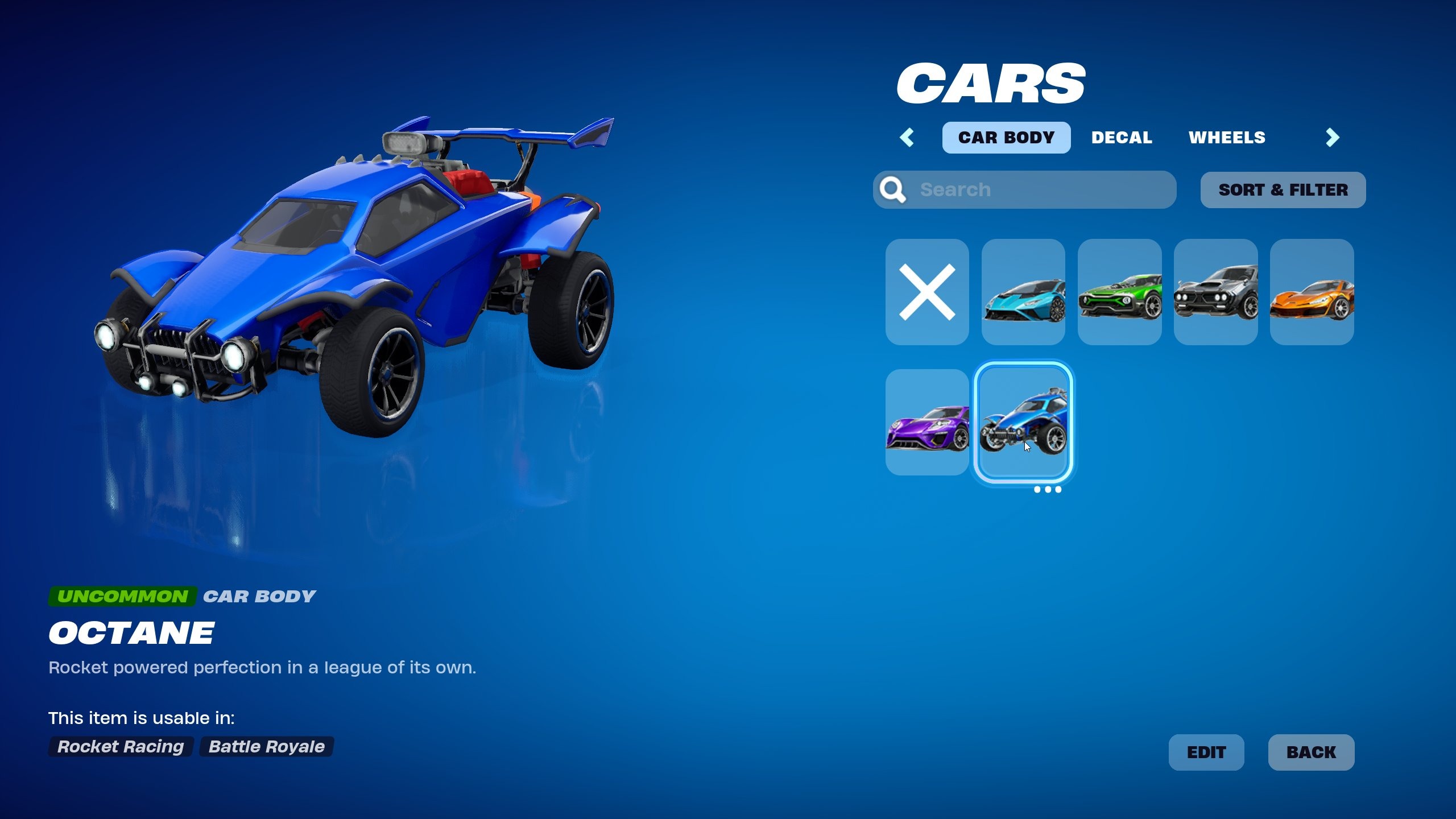The image size is (1456, 819).
Task: Return to the CAR BODY tab
Action: click(x=1006, y=137)
